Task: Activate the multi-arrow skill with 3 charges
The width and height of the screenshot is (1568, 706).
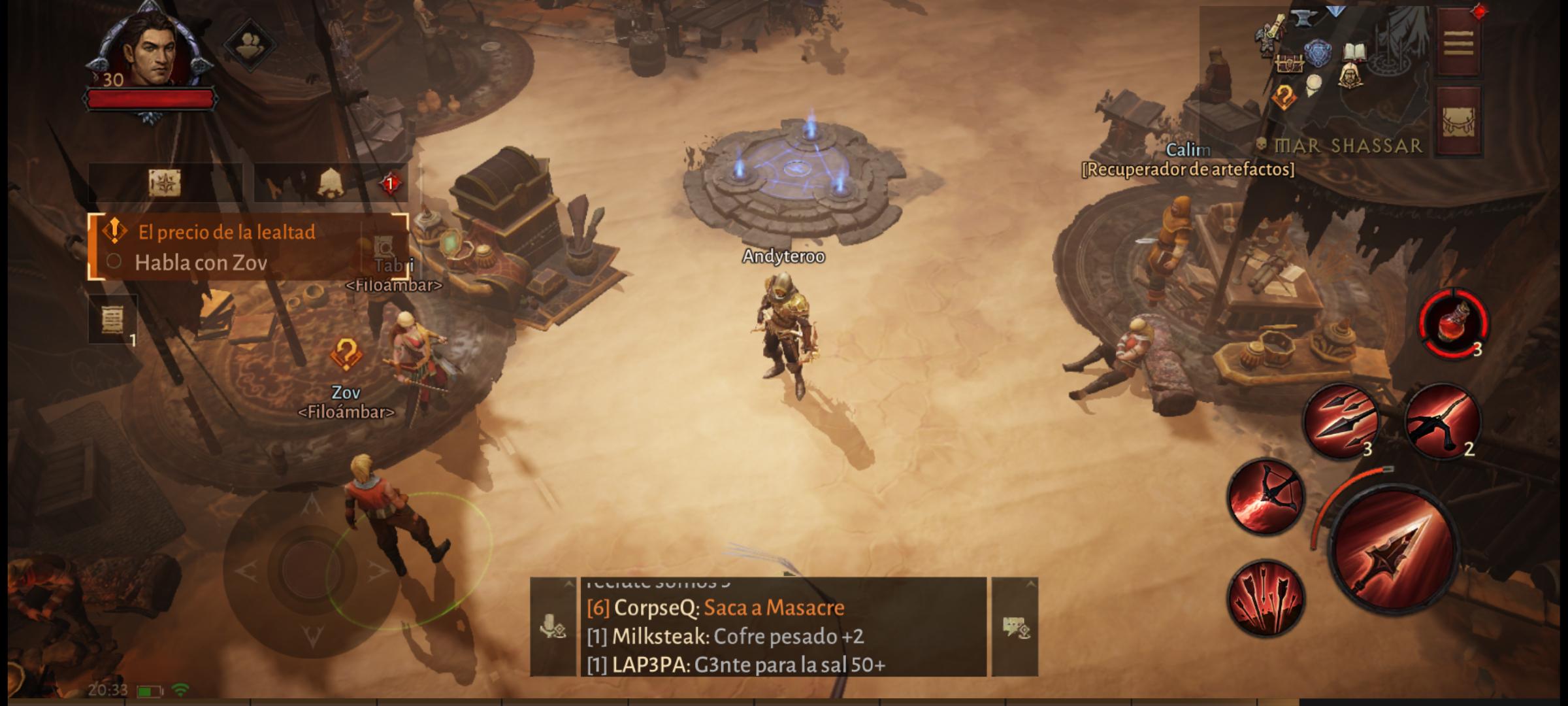Action: (x=1340, y=422)
